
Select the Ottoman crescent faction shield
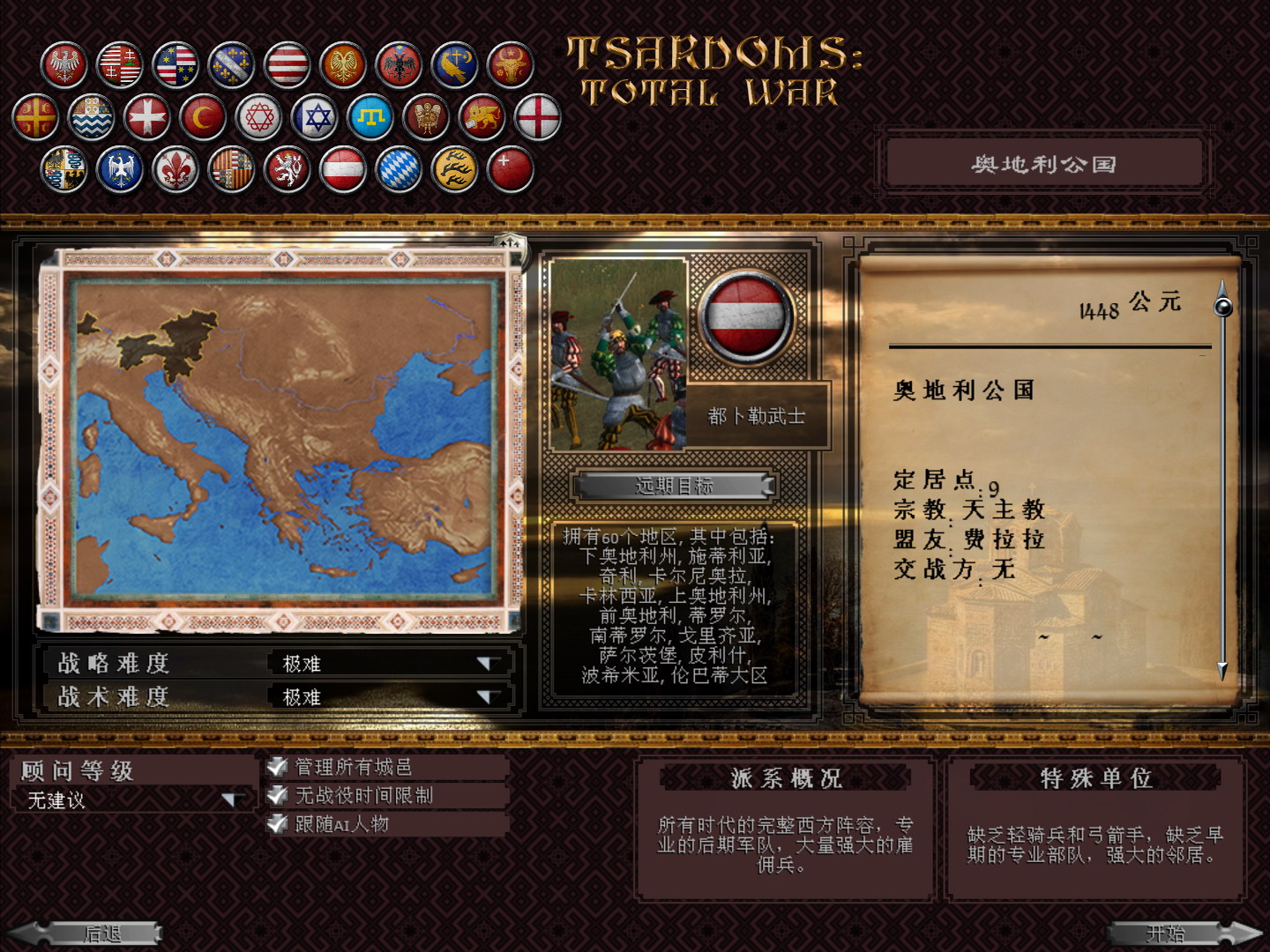pyautogui.click(x=204, y=117)
